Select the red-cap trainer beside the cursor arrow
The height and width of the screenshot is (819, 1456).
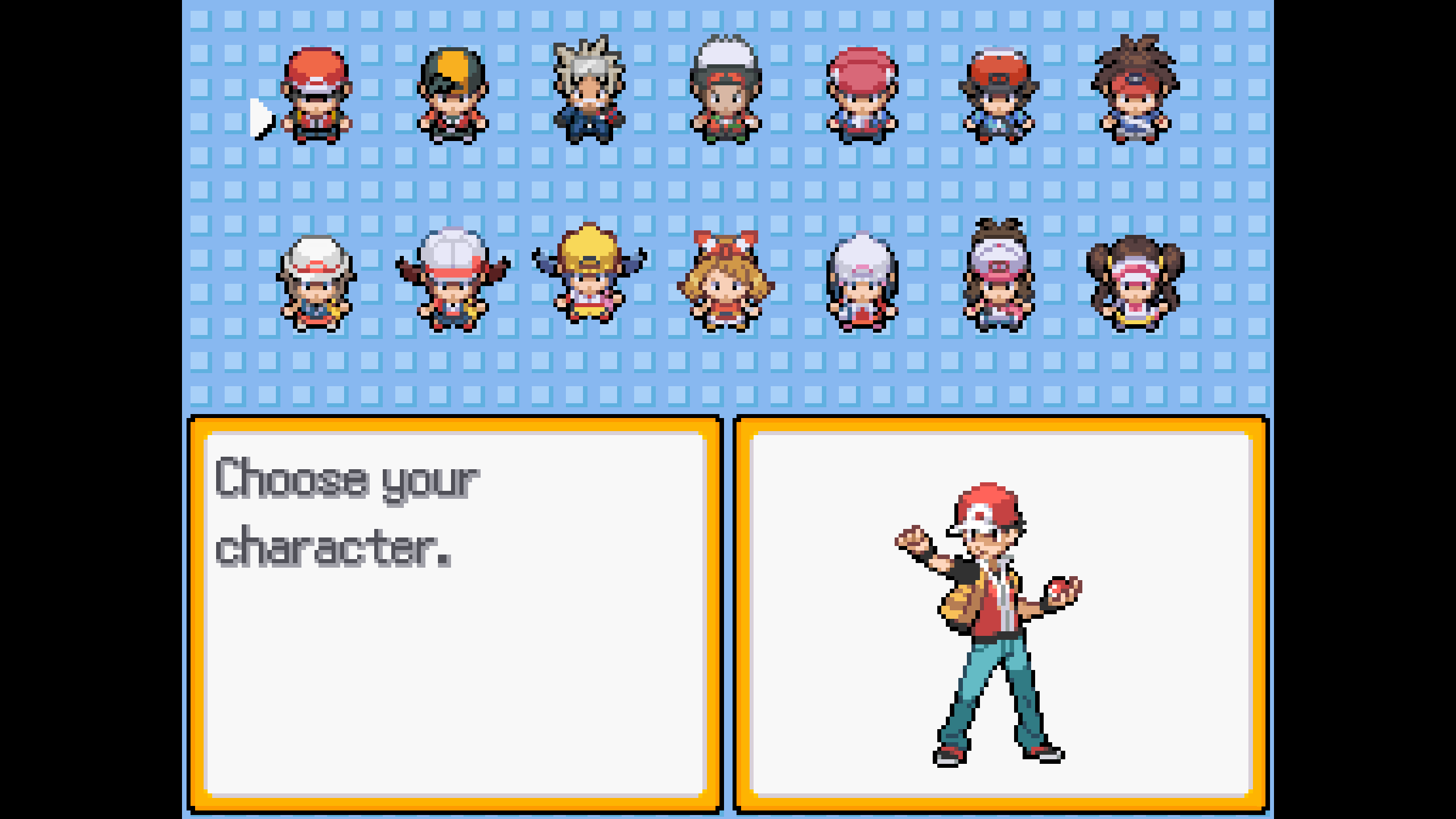316,96
